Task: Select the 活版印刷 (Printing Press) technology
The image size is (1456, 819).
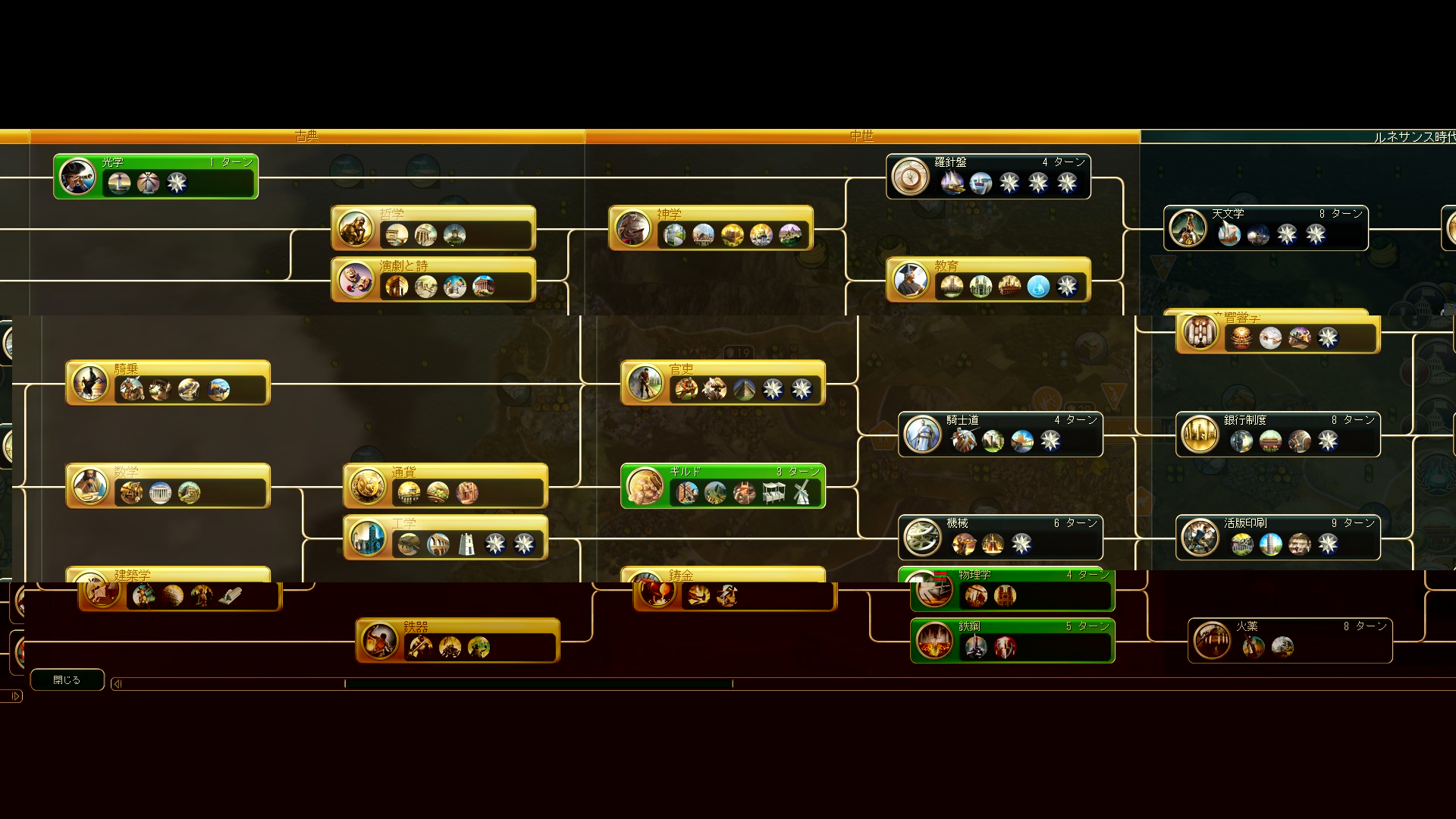Action: click(x=1278, y=538)
